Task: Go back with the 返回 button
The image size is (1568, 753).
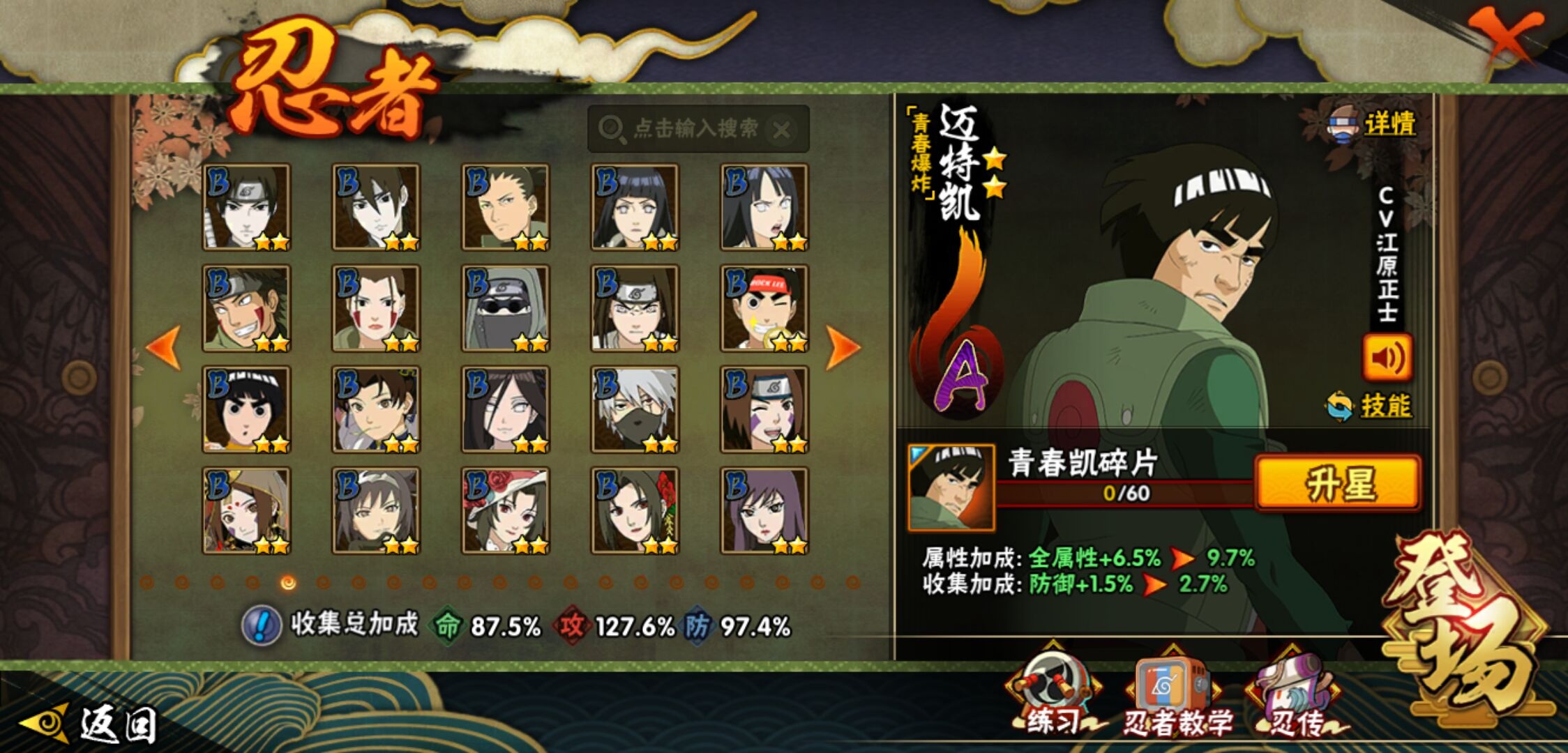Action: point(91,724)
